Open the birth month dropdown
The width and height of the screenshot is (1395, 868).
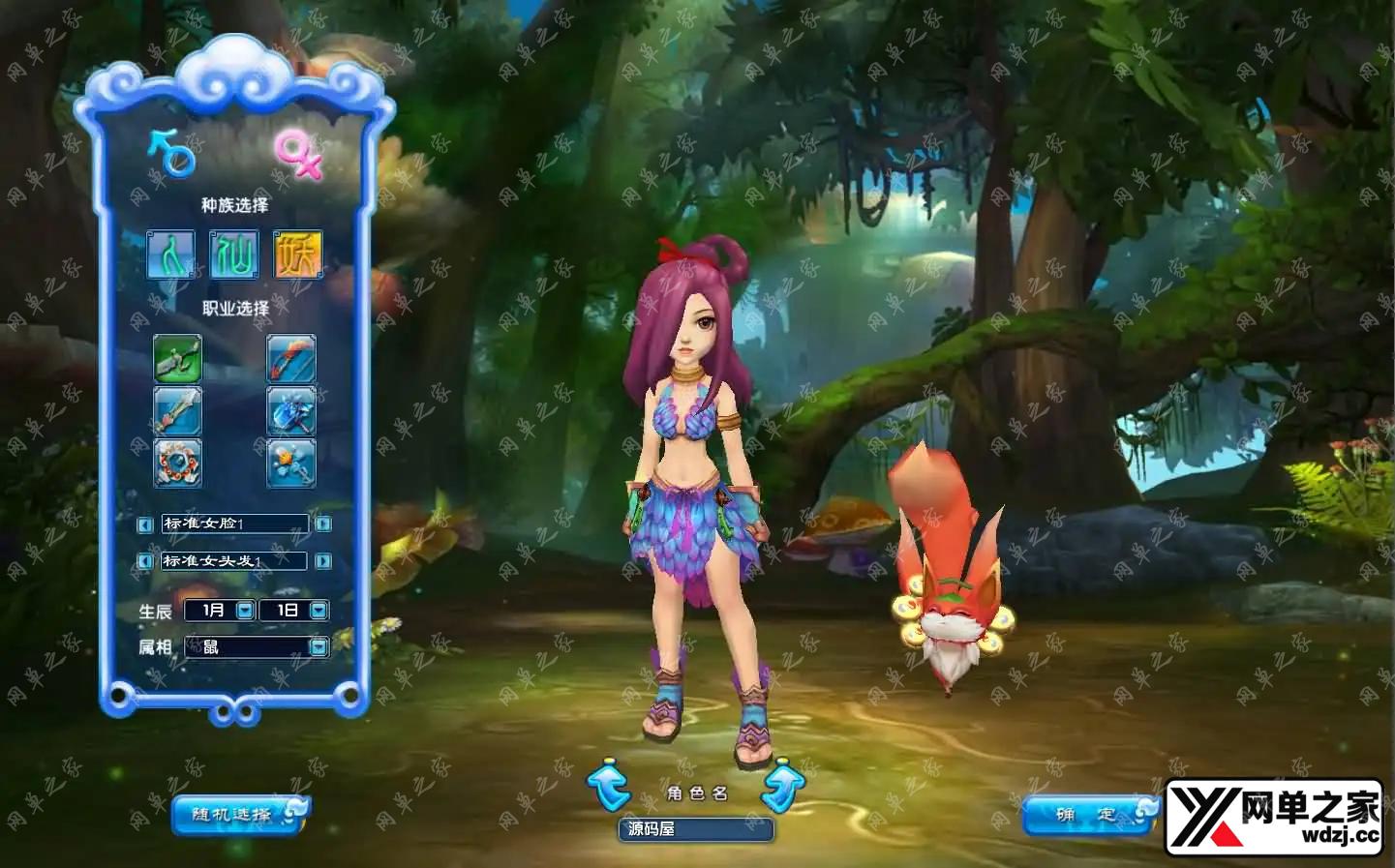click(245, 611)
